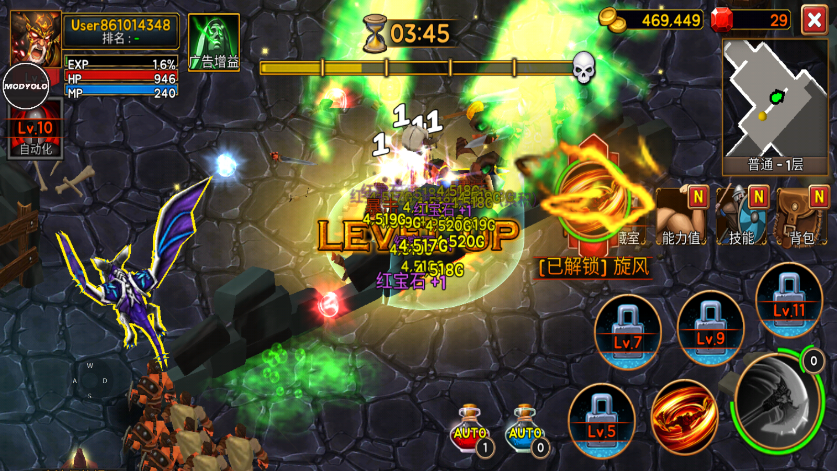Tap the locked Lv.5 skill slot
Viewport: 837px width, 471px height.
(602, 415)
